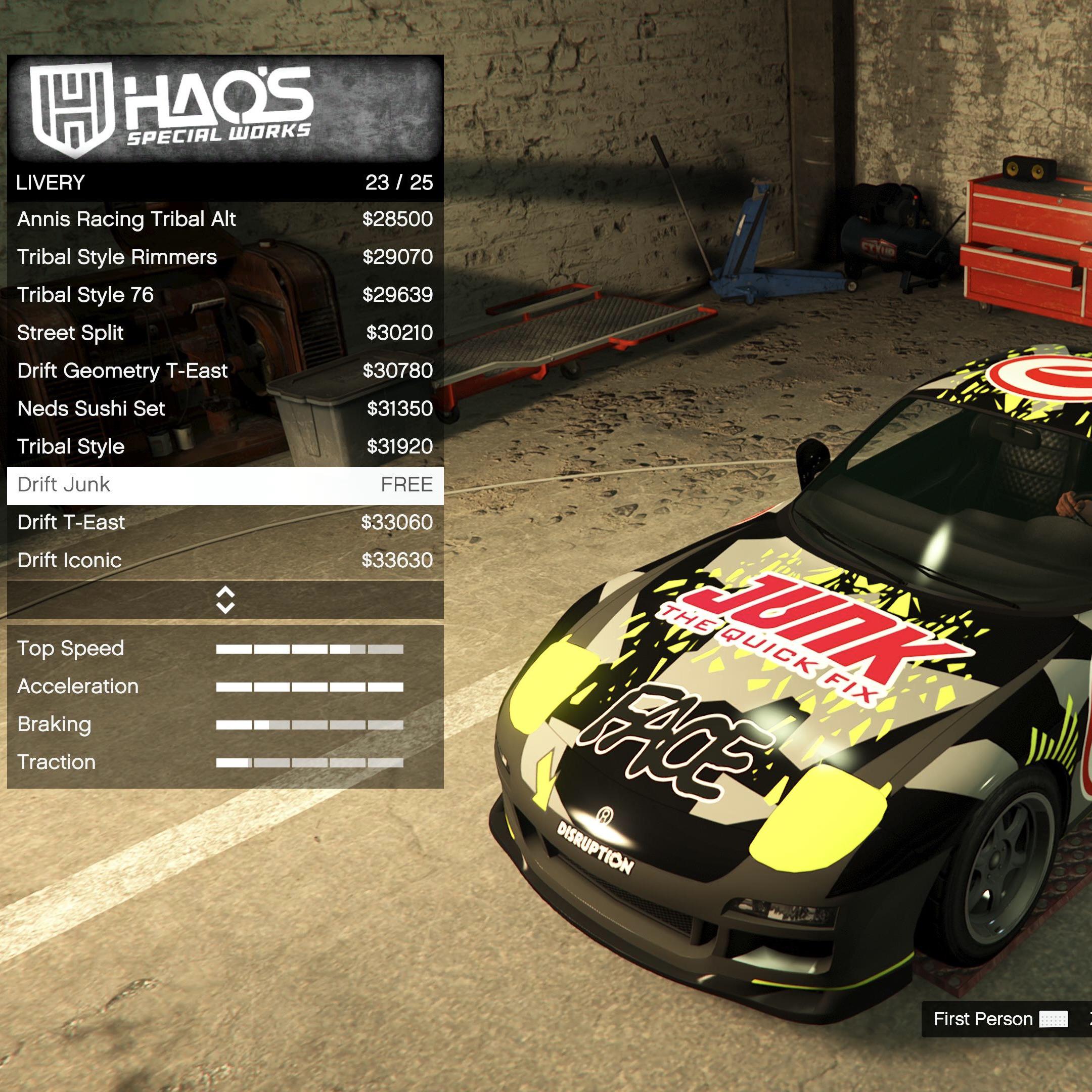
Task: Choose the $31920 Tribal Style livery
Action: click(225, 446)
